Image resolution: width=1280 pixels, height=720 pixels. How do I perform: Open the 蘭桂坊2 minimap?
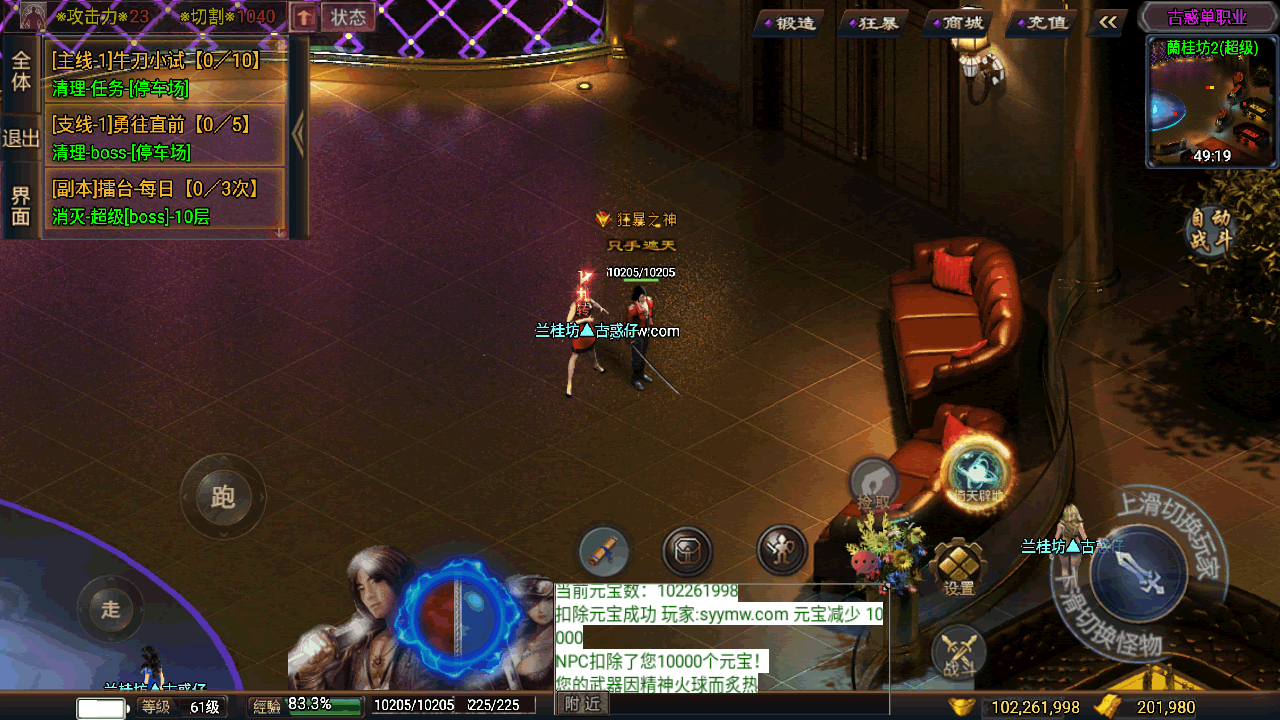(x=1212, y=102)
